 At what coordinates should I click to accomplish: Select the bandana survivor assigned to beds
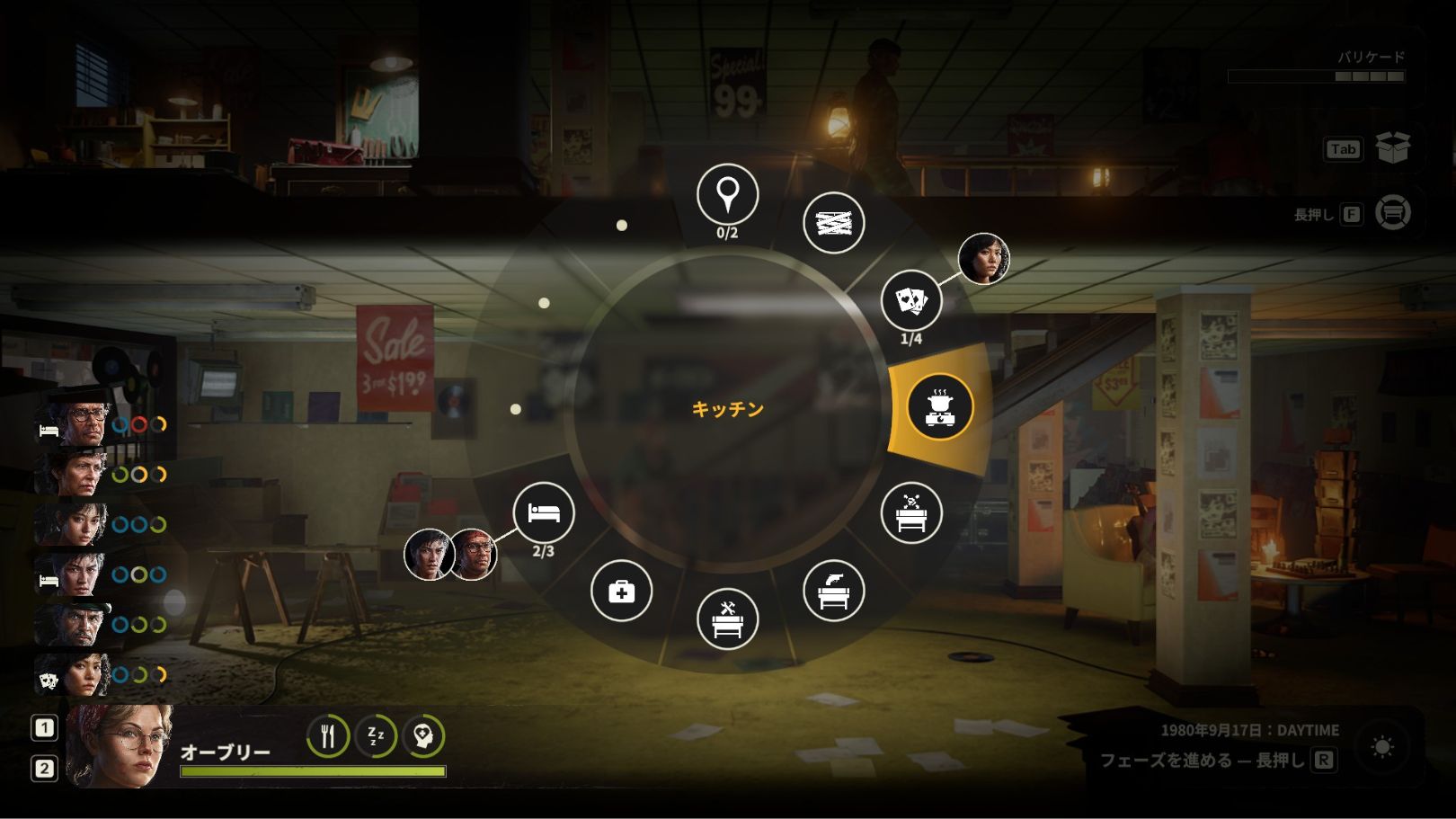pos(473,554)
